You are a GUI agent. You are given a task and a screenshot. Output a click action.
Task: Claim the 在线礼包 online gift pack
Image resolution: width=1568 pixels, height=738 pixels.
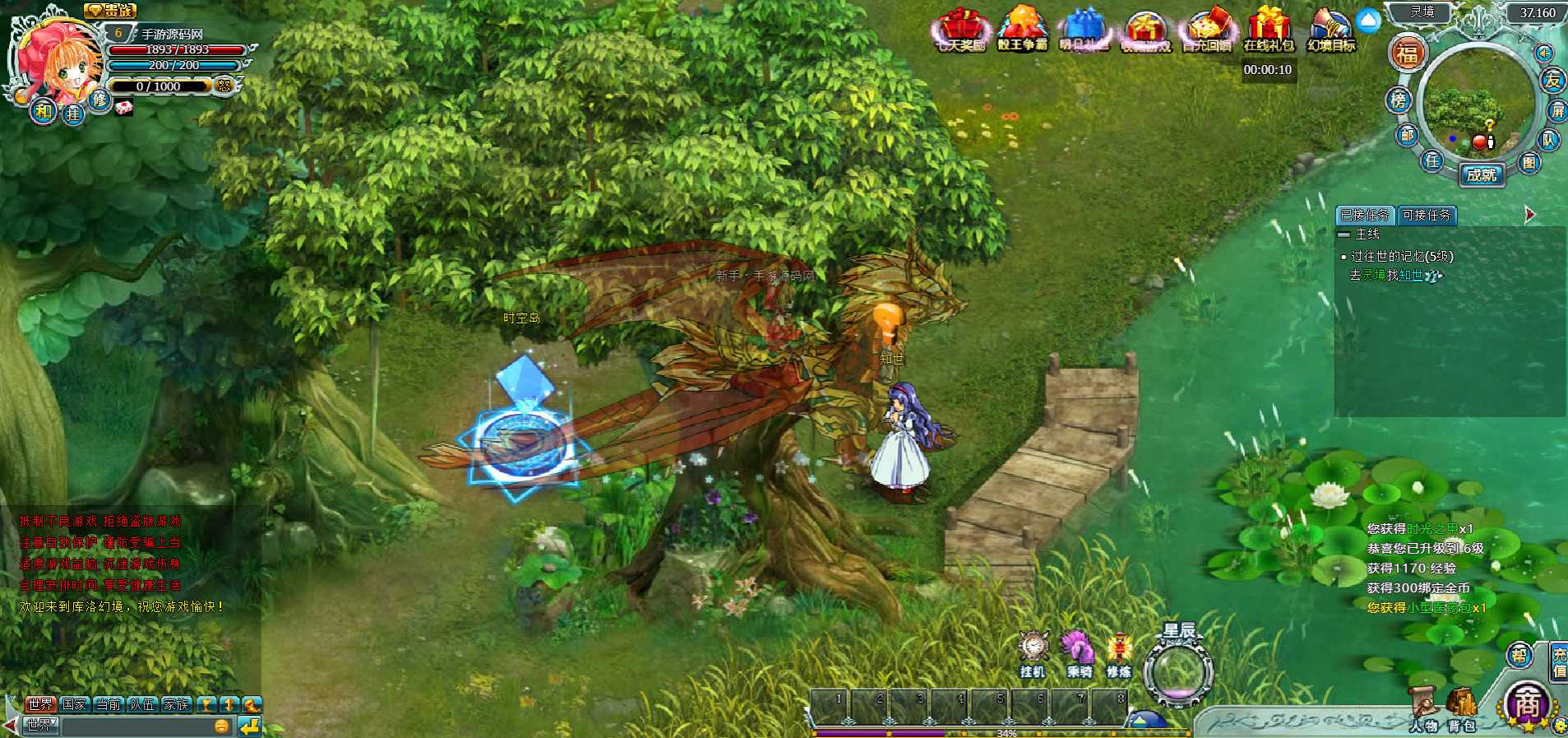[x=1269, y=30]
